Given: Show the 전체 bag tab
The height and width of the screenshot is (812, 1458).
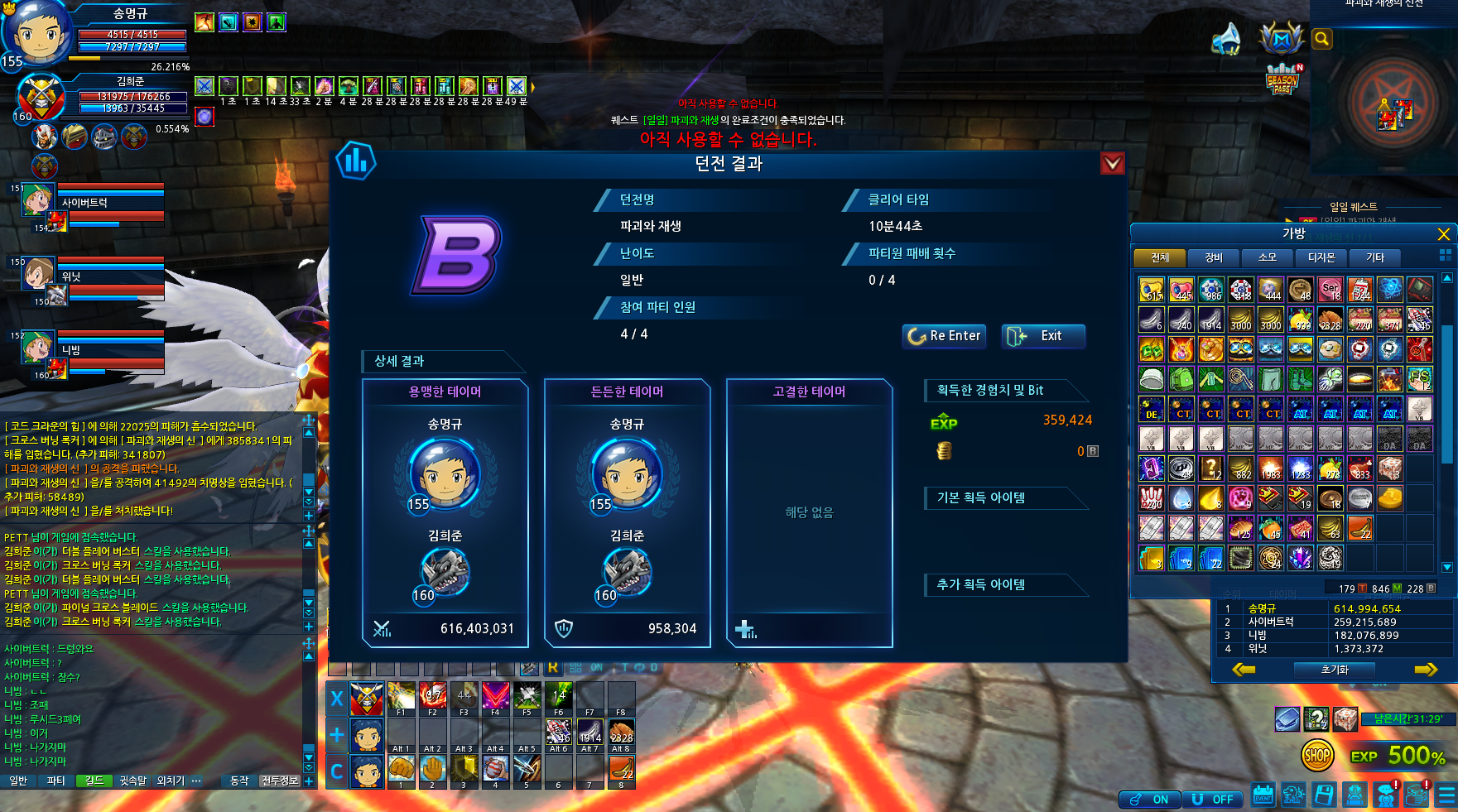Looking at the screenshot, I should coord(1160,257).
